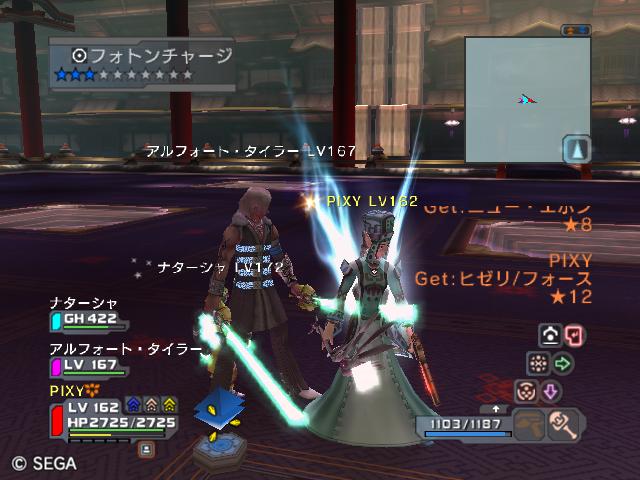Click the pink card icon with return arrow

[x=574, y=335]
